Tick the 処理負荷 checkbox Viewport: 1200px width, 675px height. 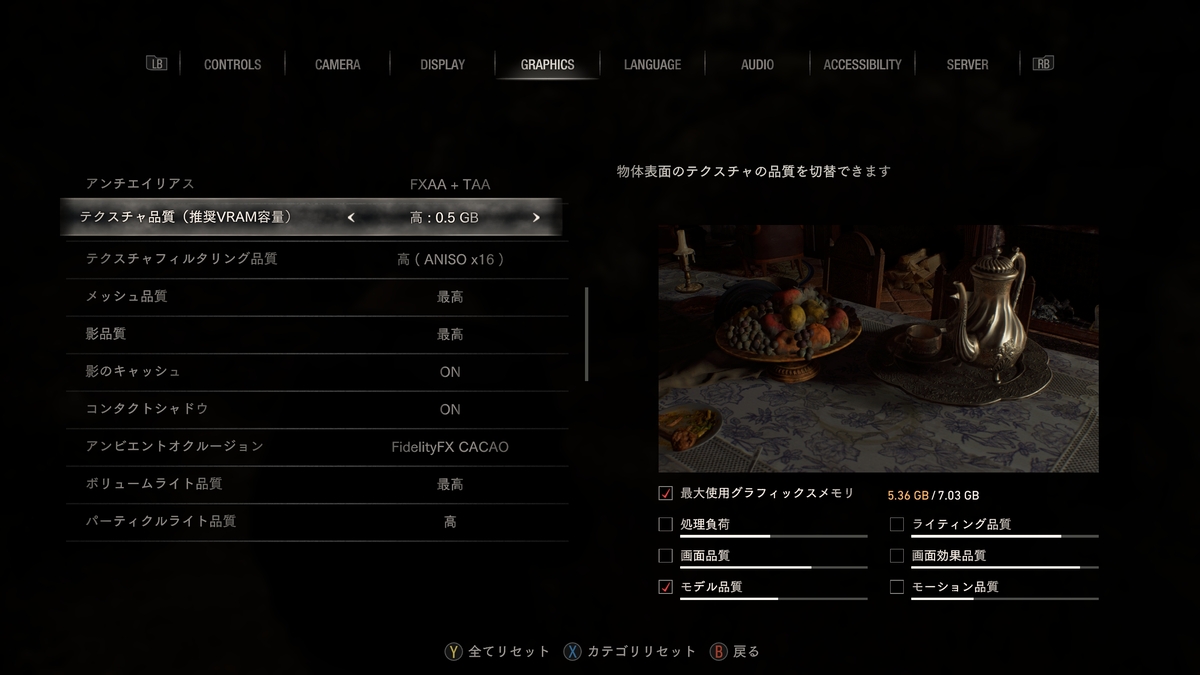coord(666,524)
